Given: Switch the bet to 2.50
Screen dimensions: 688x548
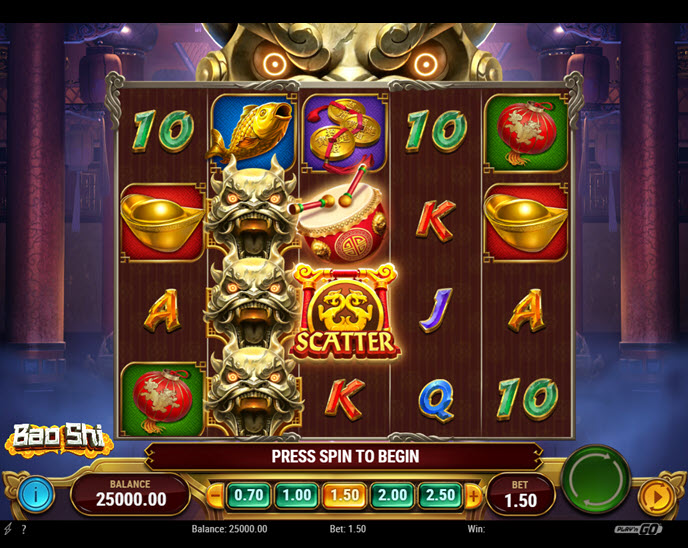Looking at the screenshot, I should point(439,494).
